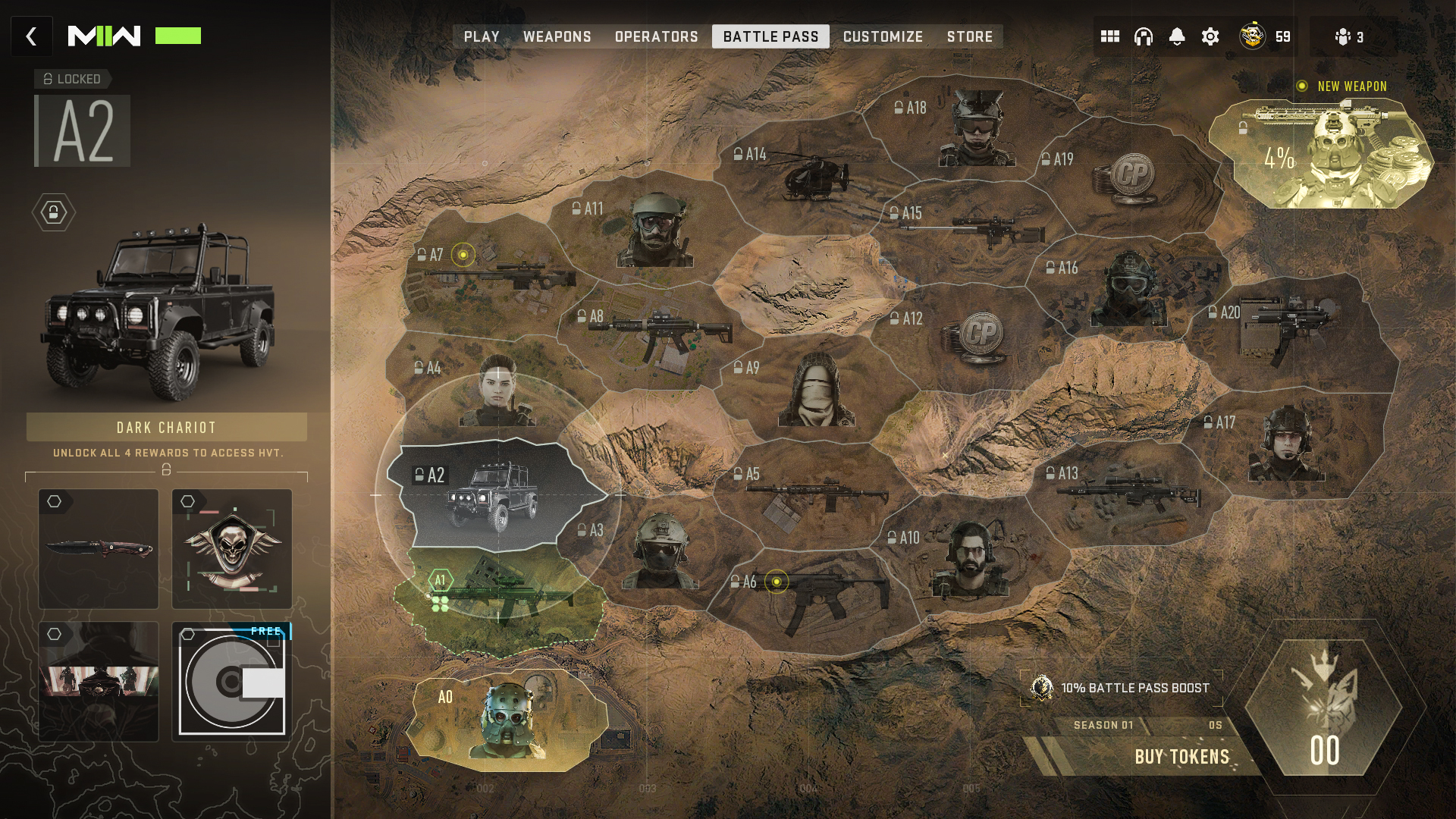The image size is (1456, 819).
Task: Open the social/channels grid icon
Action: (1109, 36)
